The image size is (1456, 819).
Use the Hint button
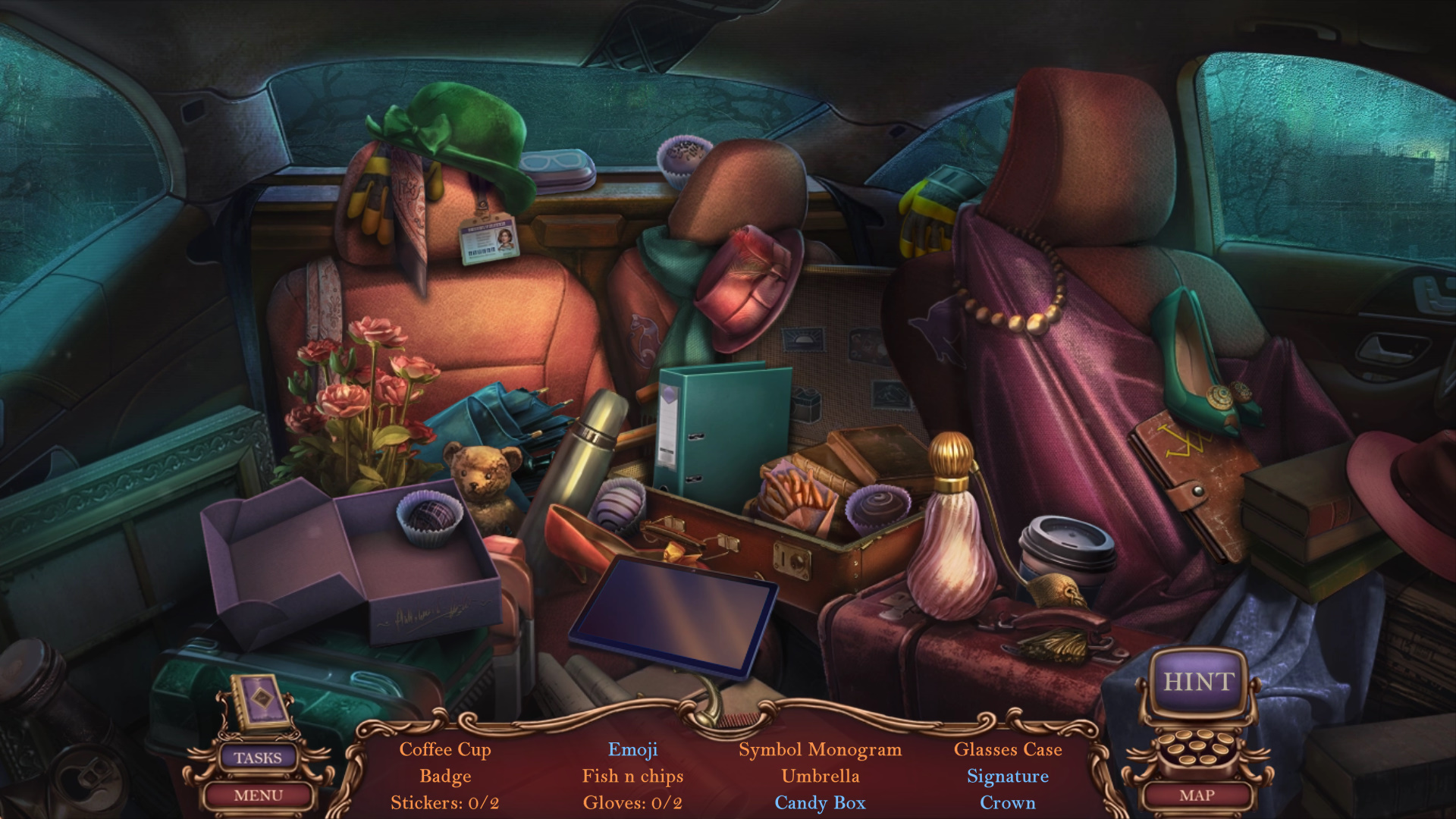pos(1199,682)
